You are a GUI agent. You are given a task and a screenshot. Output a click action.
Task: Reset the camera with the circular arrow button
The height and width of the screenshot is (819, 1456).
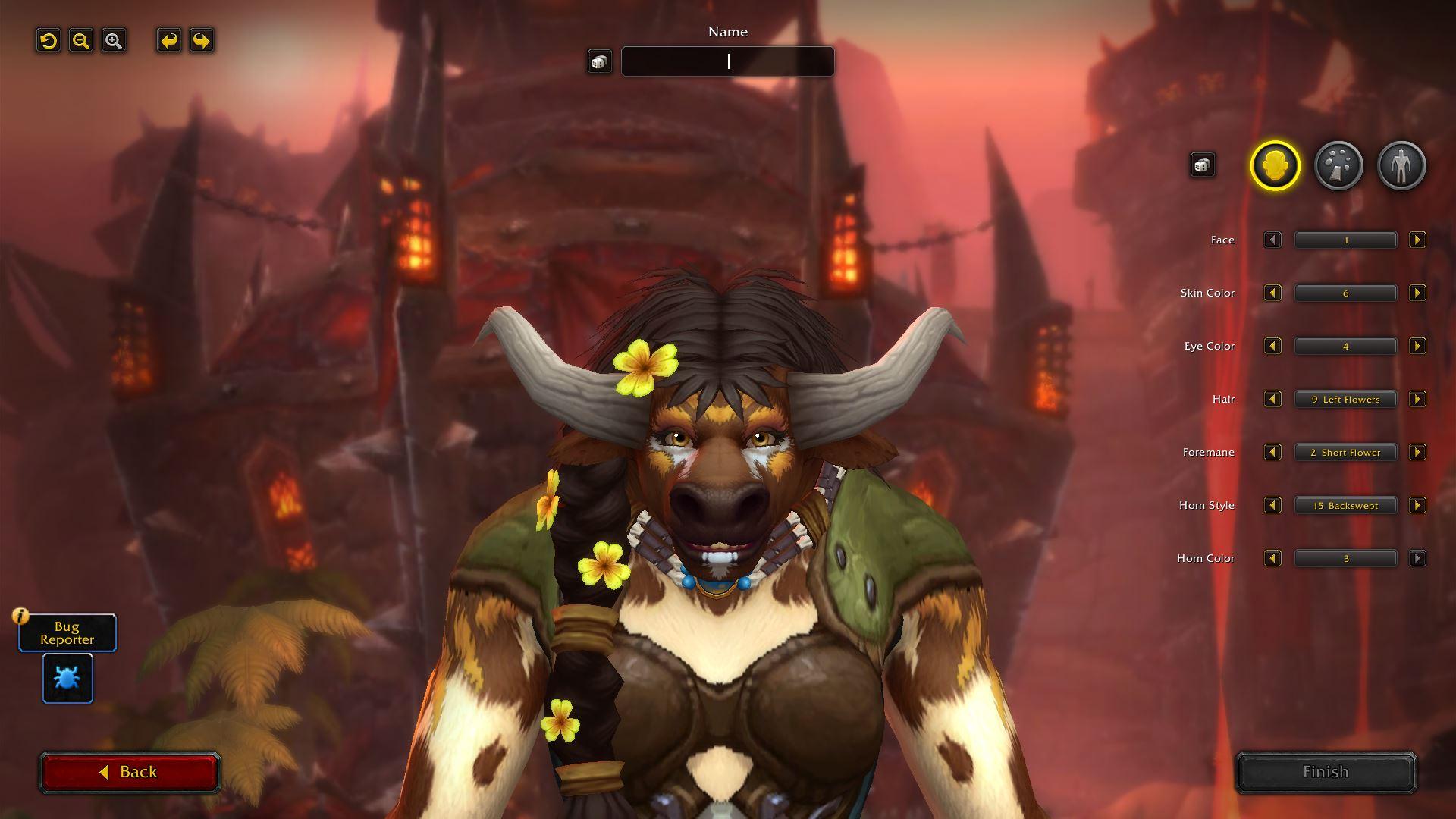tap(49, 41)
